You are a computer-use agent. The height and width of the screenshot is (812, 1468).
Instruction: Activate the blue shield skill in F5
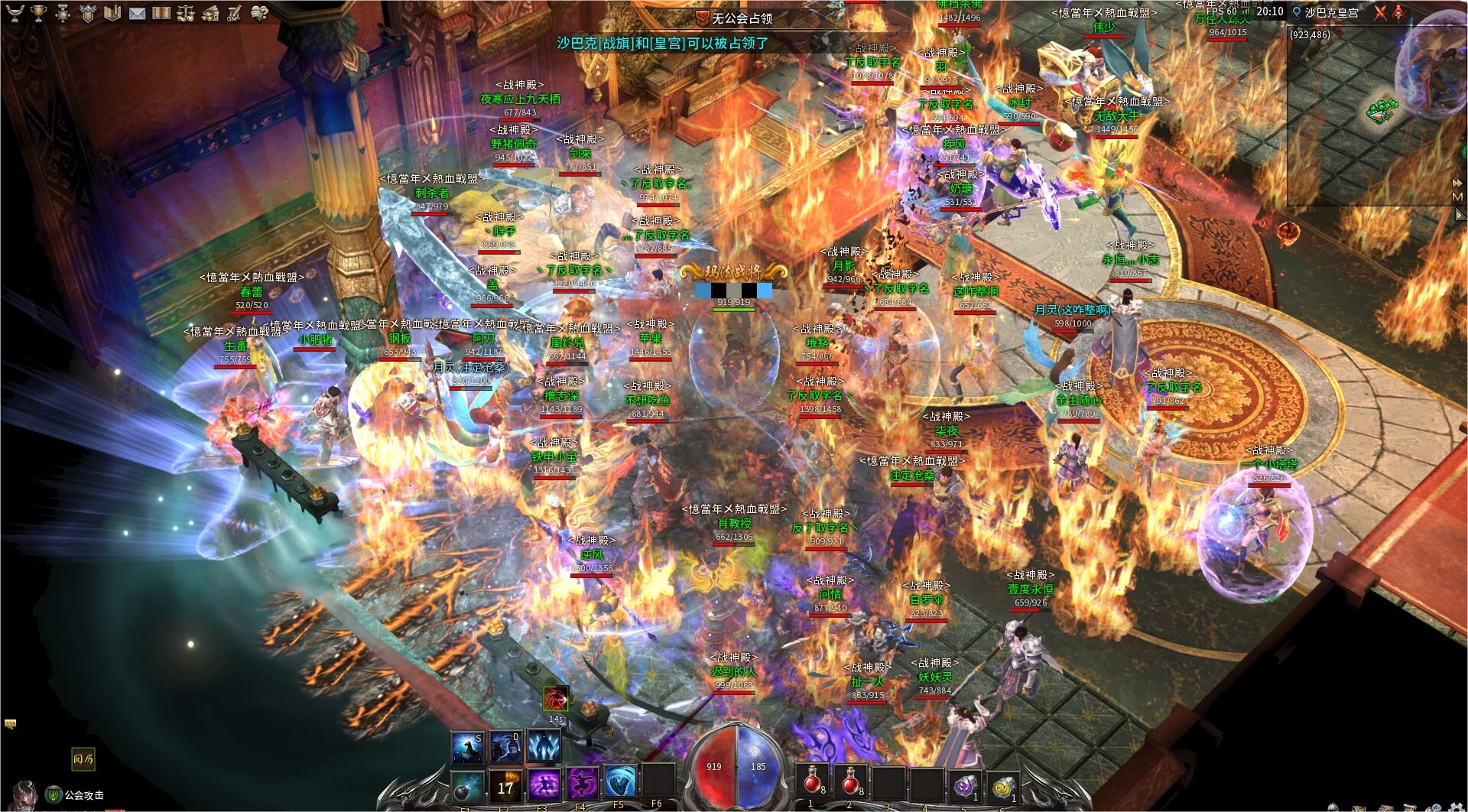[x=619, y=782]
